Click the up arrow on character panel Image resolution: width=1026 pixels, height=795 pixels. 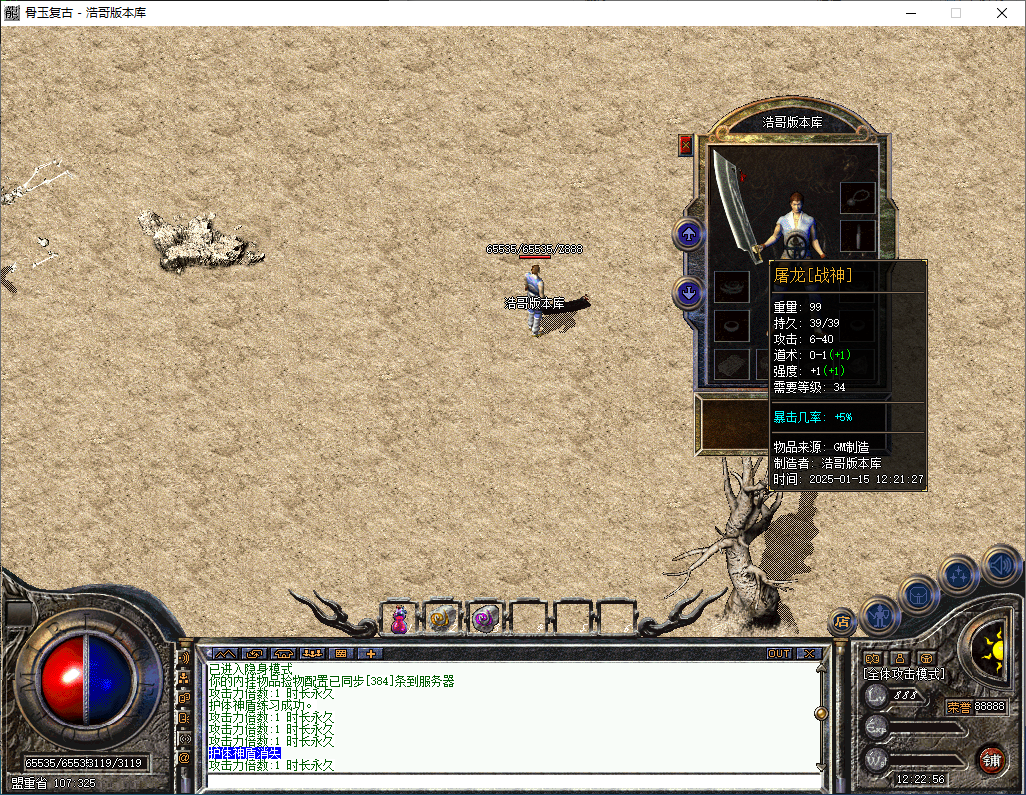[688, 235]
